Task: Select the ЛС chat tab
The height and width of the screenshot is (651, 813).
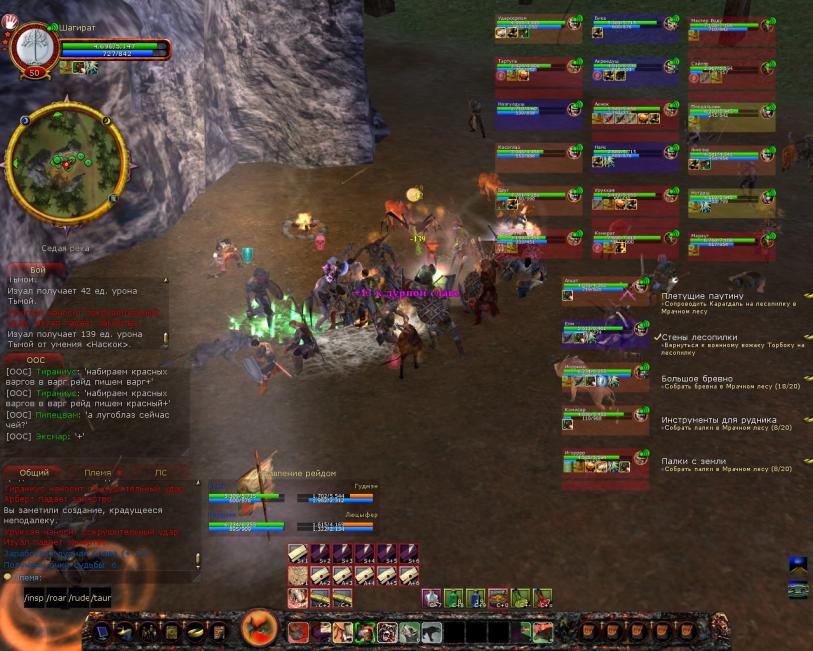Action: (160, 472)
